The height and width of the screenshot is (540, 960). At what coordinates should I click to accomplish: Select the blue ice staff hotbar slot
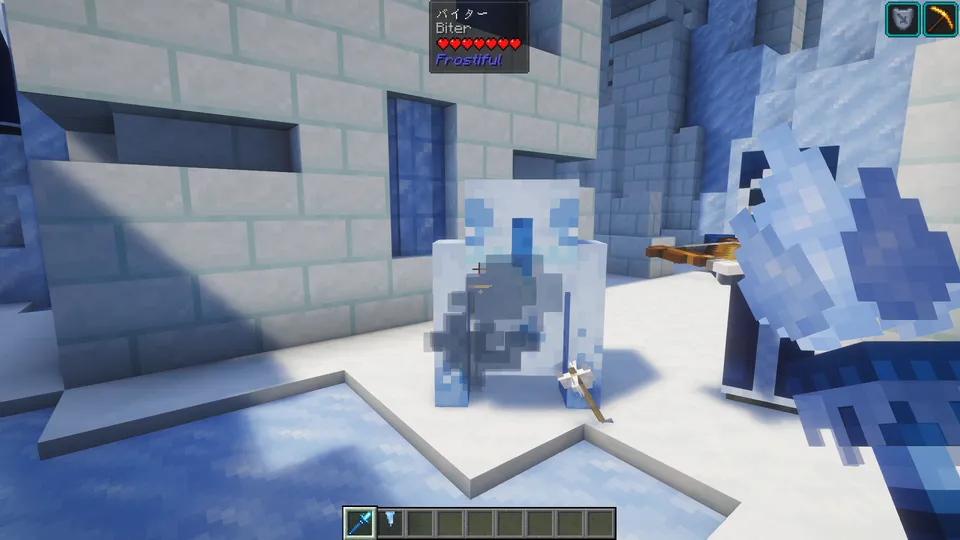pos(360,522)
